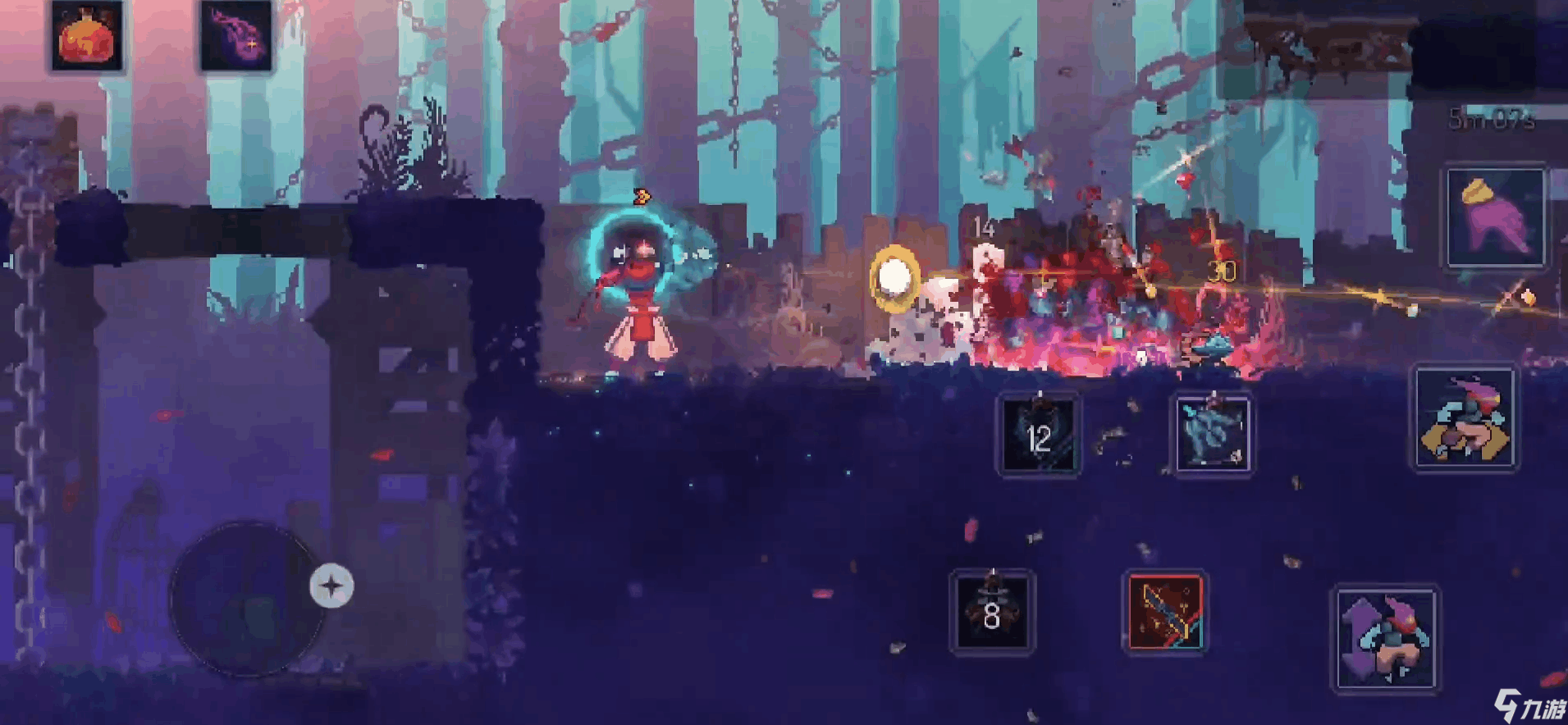Screen dimensions: 1568x725
Task: Use the blue weapon slot
Action: [x=1213, y=435]
